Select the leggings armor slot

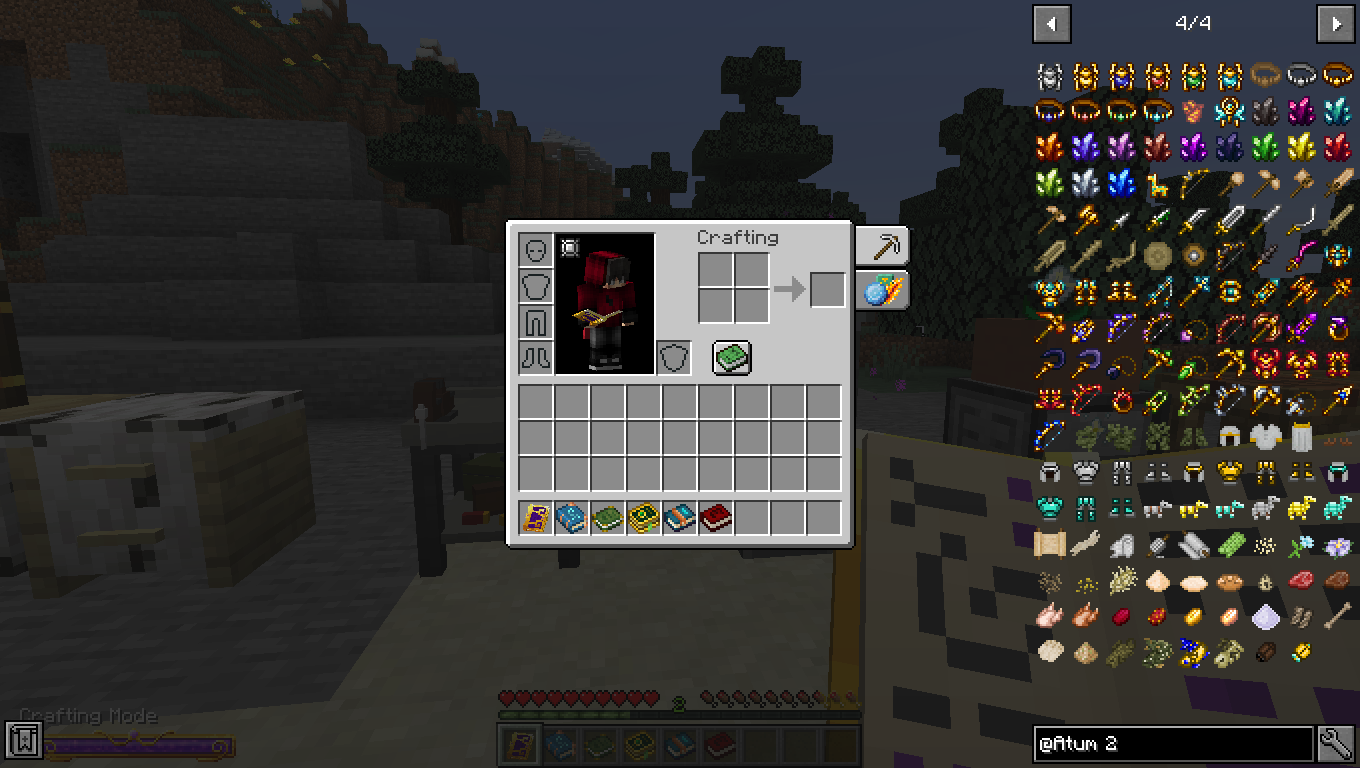(x=535, y=321)
